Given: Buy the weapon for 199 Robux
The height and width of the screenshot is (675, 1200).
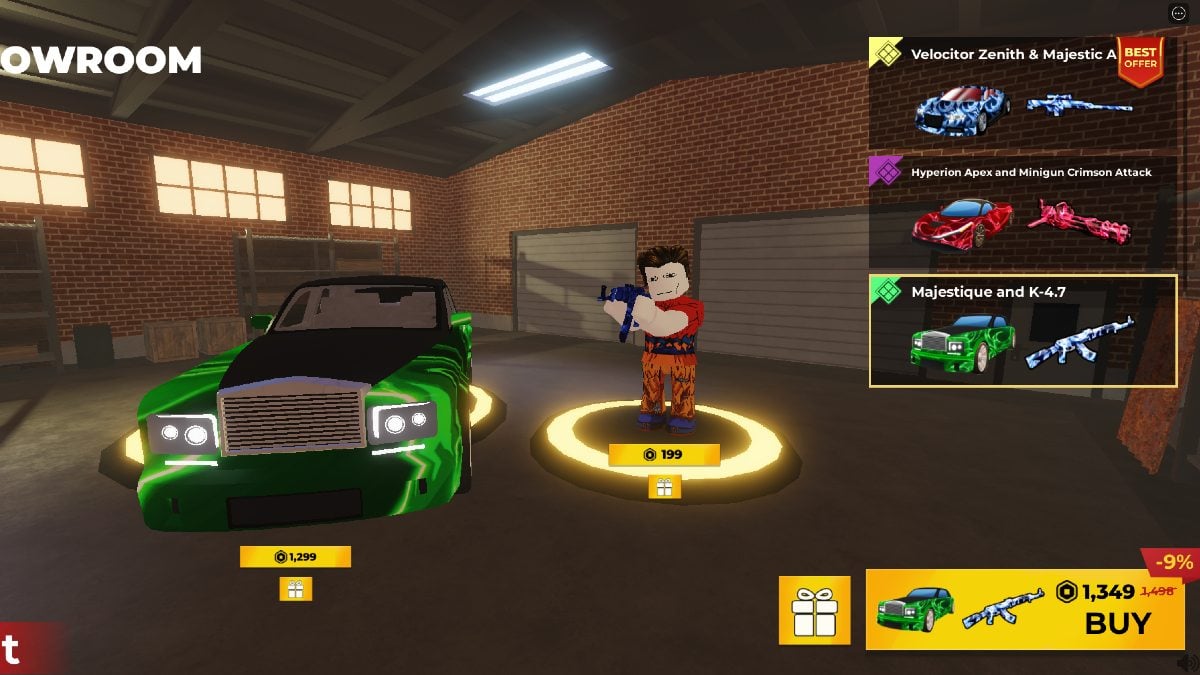Looking at the screenshot, I should (x=664, y=455).
